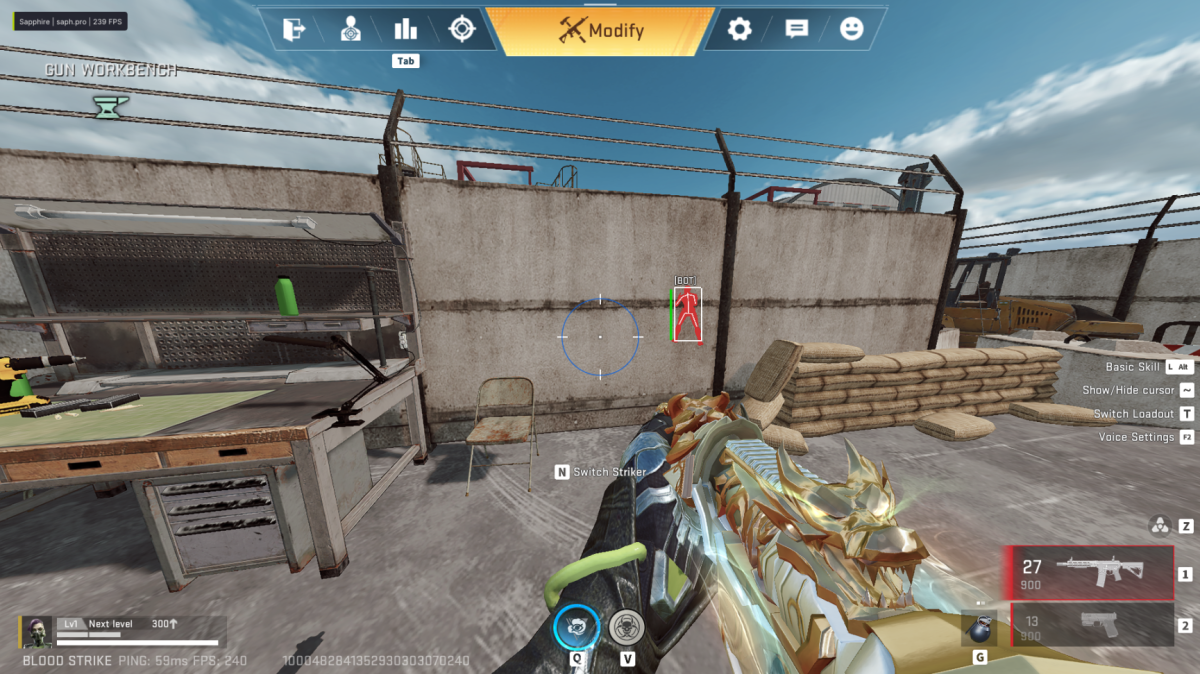Select the crosshair settings icon

[461, 29]
